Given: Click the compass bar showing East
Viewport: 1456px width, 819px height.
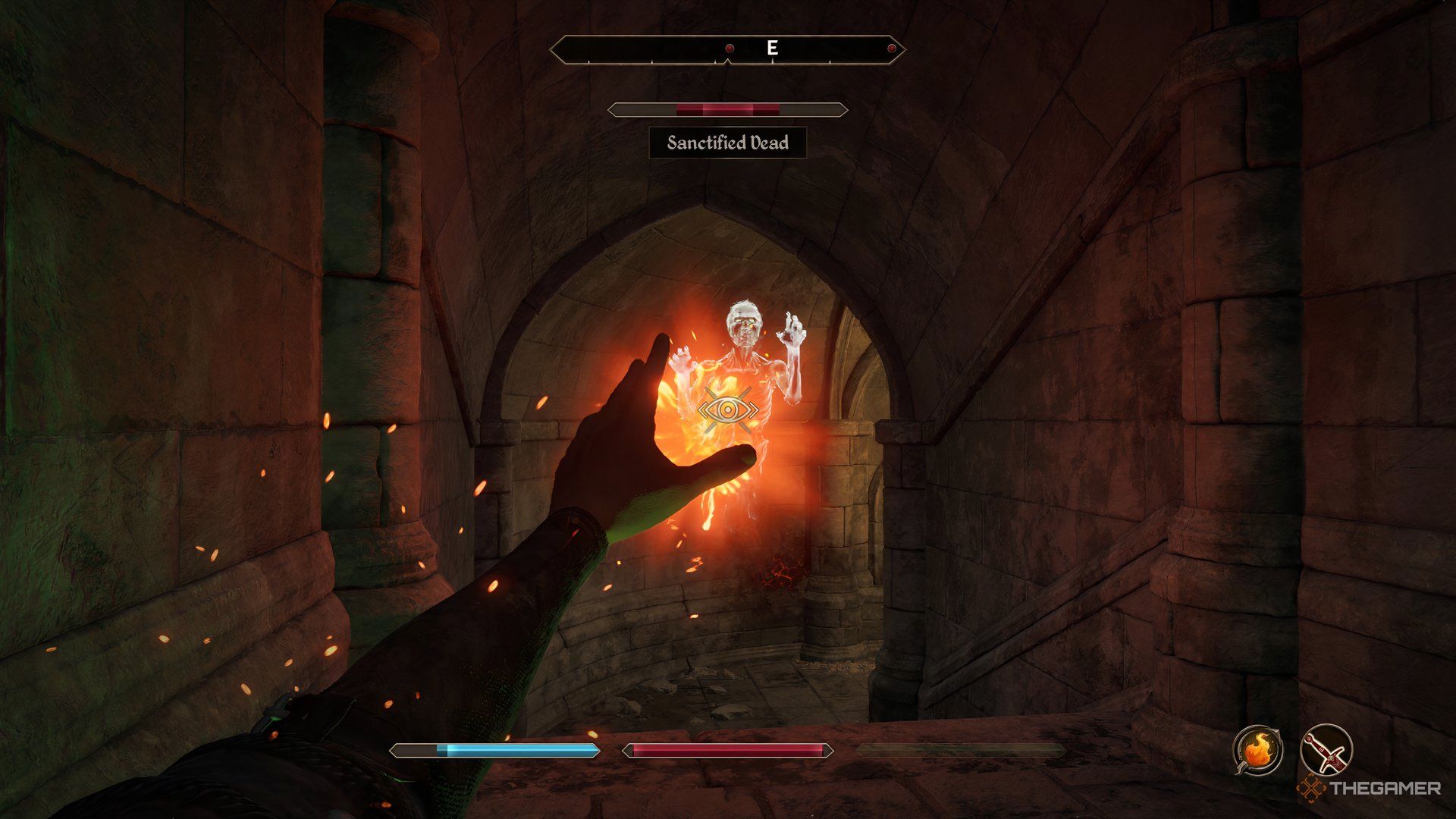Looking at the screenshot, I should pyautogui.click(x=727, y=49).
